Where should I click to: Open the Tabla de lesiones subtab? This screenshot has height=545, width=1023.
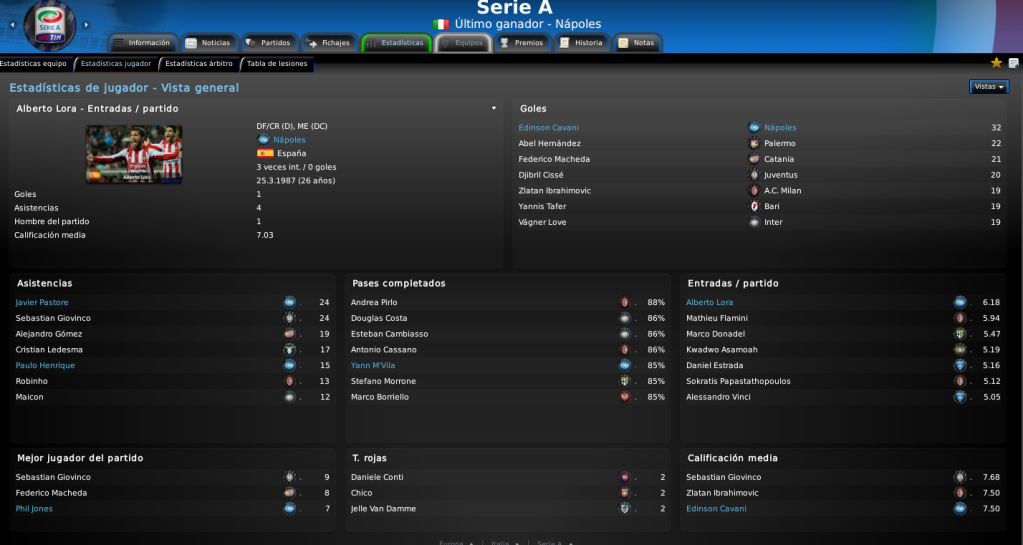(x=277, y=64)
